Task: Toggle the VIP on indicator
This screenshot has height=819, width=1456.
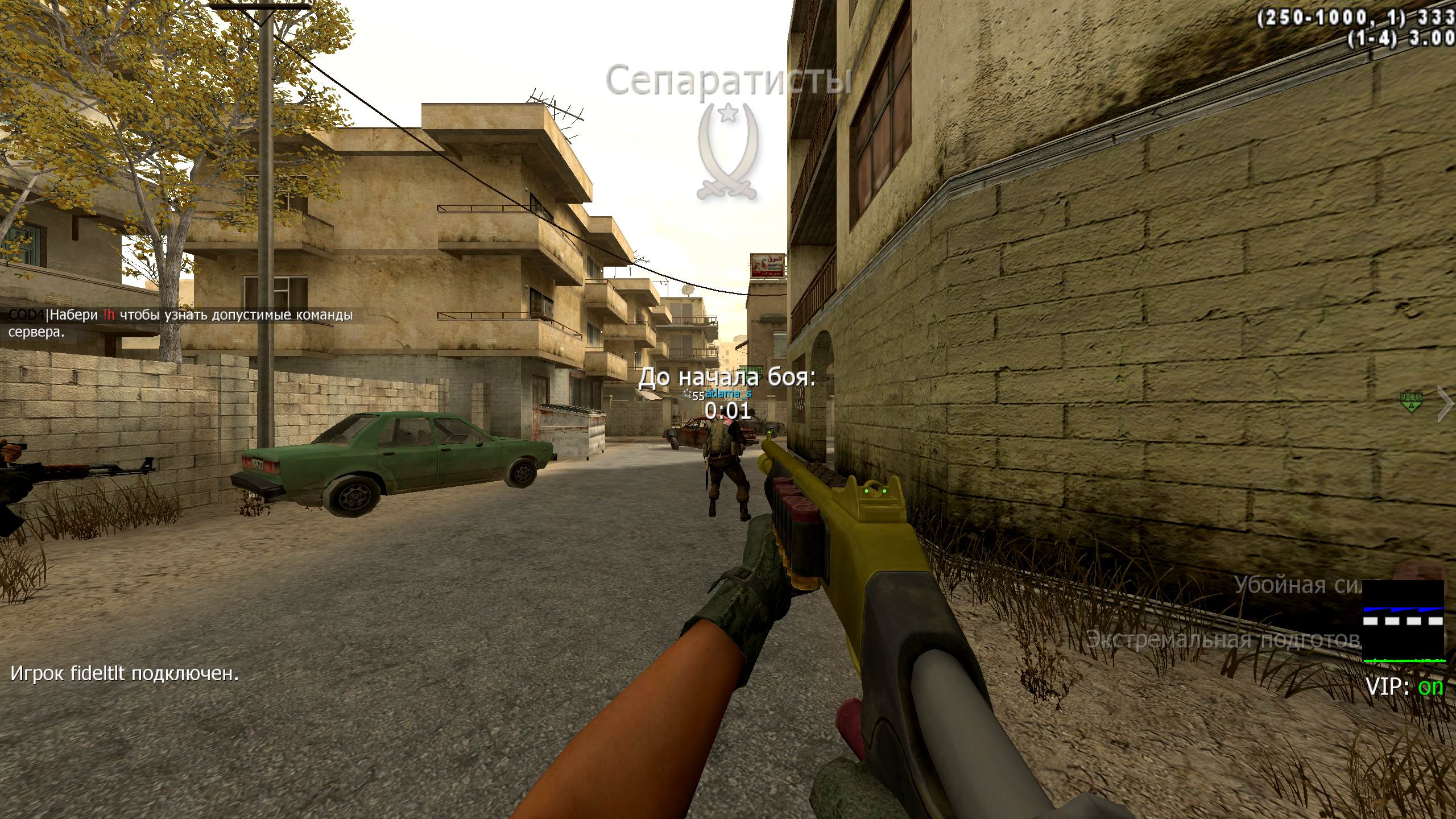Action: point(1404,688)
